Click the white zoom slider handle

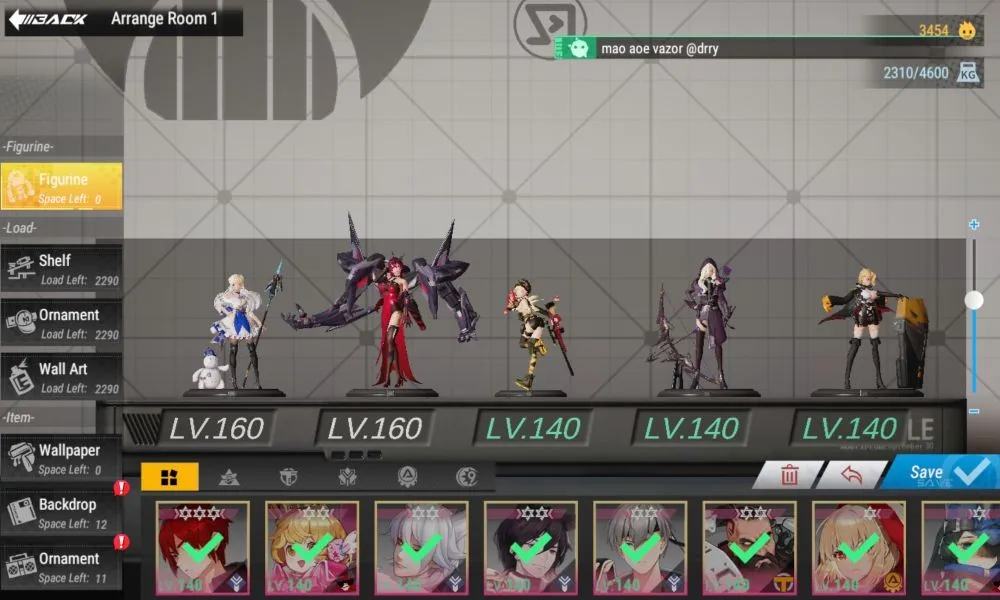coord(974,299)
